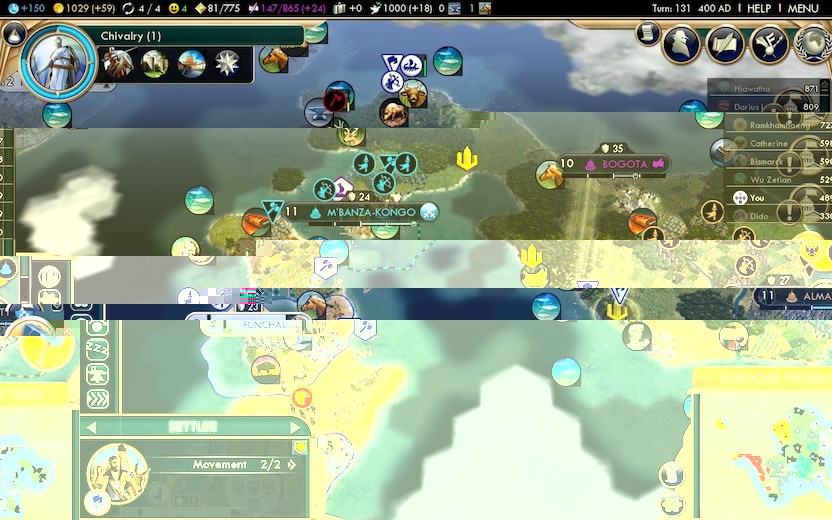Open the HELP Civilopedia link
The width and height of the screenshot is (832, 520).
tap(759, 8)
